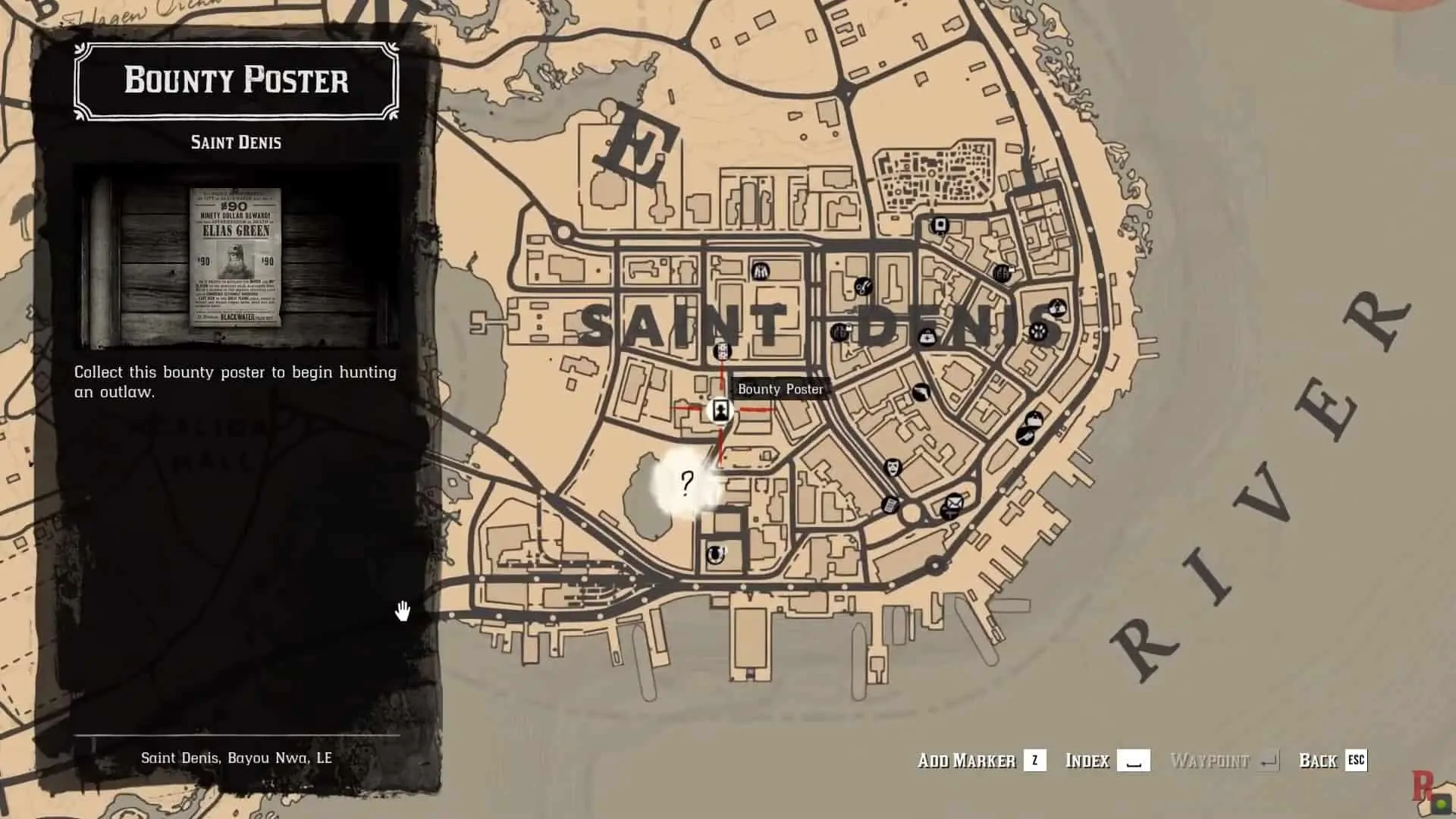Select the newspaper seller marker
Image resolution: width=1456 pixels, height=819 pixels.
click(x=891, y=504)
